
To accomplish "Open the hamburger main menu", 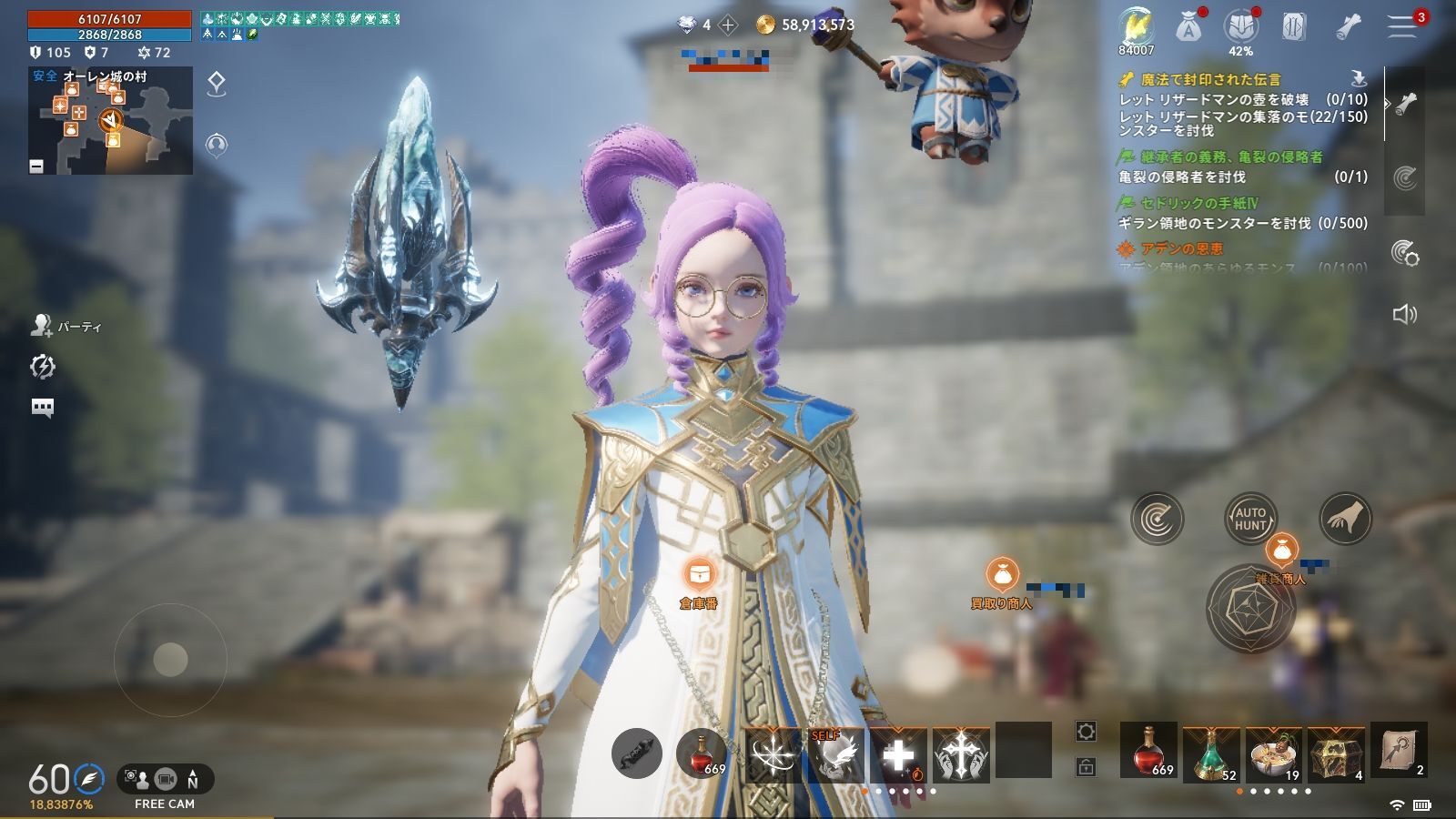I will (1401, 27).
